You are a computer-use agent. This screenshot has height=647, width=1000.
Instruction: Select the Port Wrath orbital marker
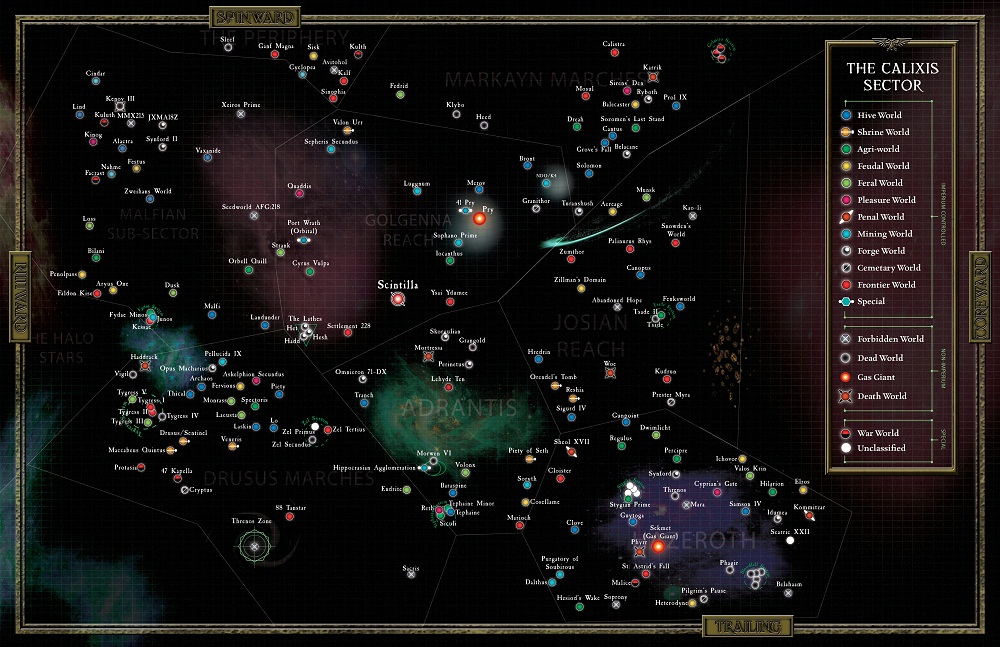coord(304,240)
